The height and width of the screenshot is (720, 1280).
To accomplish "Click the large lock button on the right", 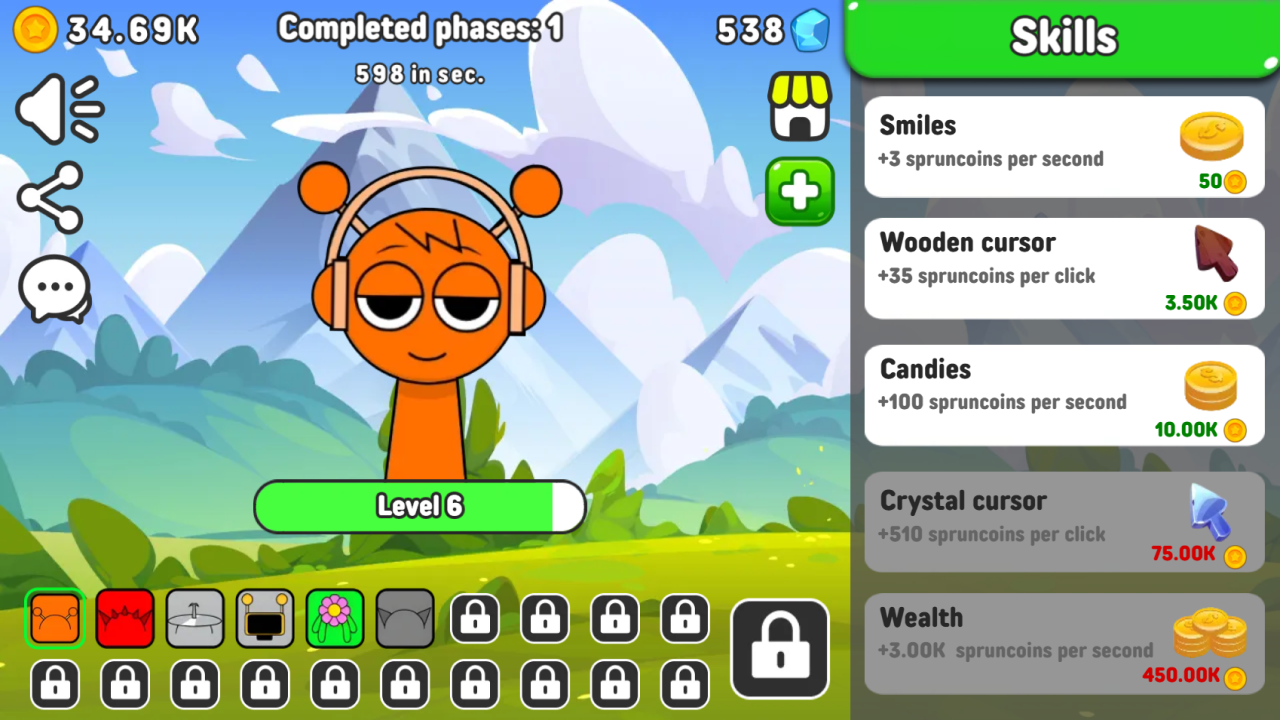I will click(779, 647).
